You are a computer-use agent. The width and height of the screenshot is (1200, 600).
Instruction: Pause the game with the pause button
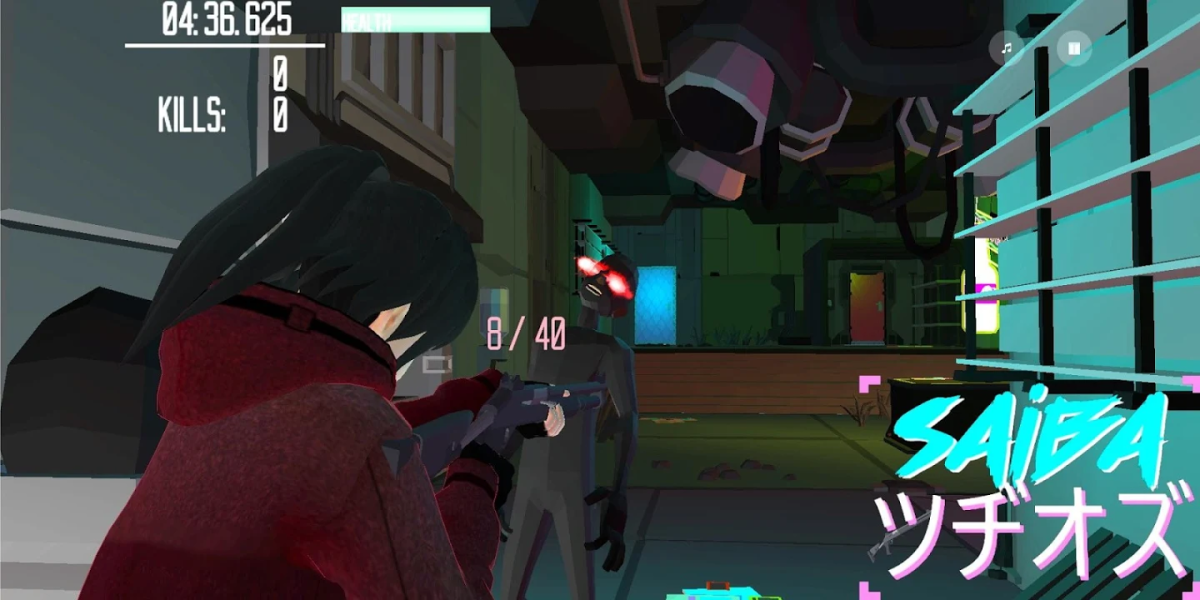point(1075,48)
